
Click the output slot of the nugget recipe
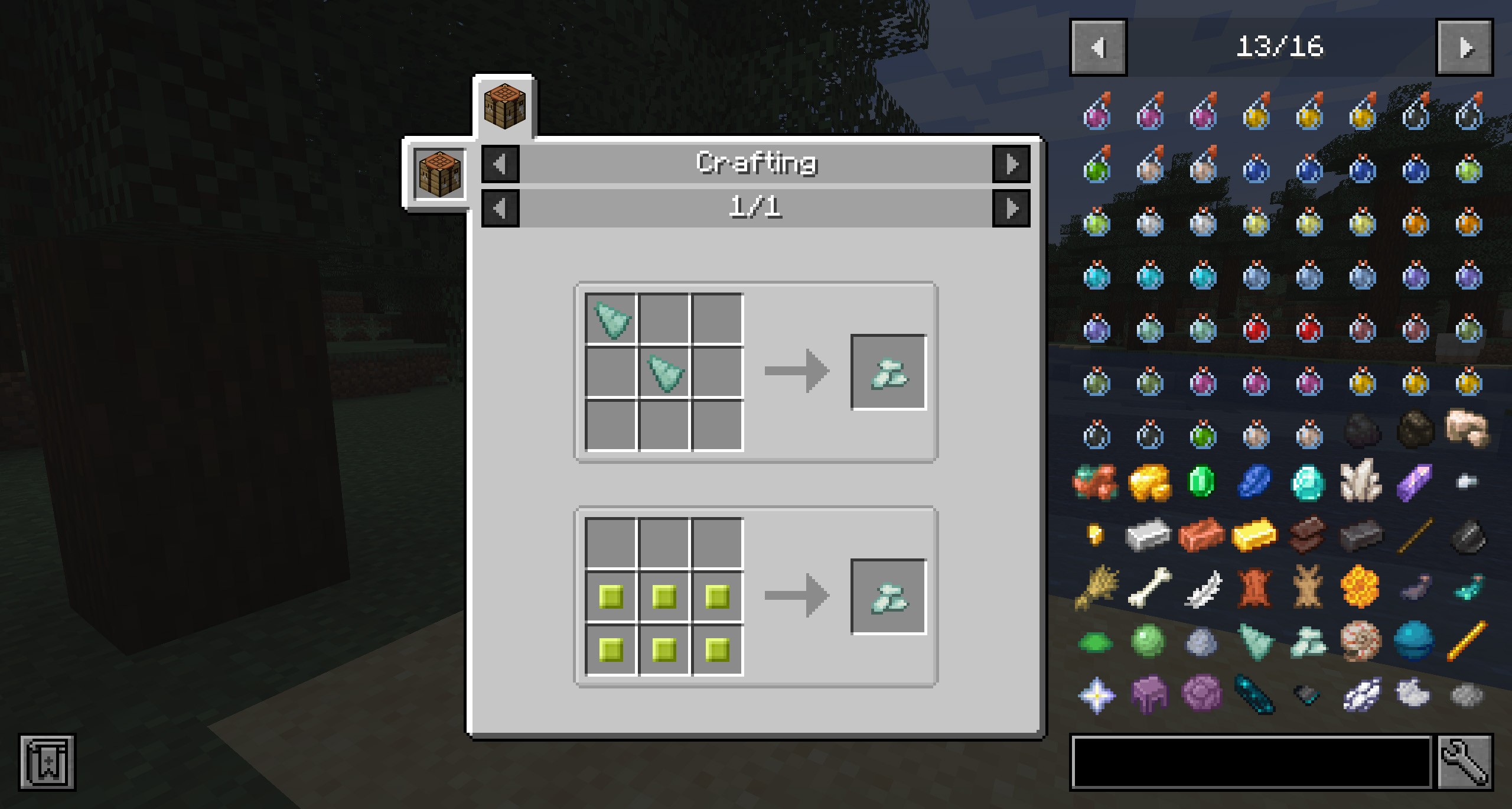tap(888, 596)
